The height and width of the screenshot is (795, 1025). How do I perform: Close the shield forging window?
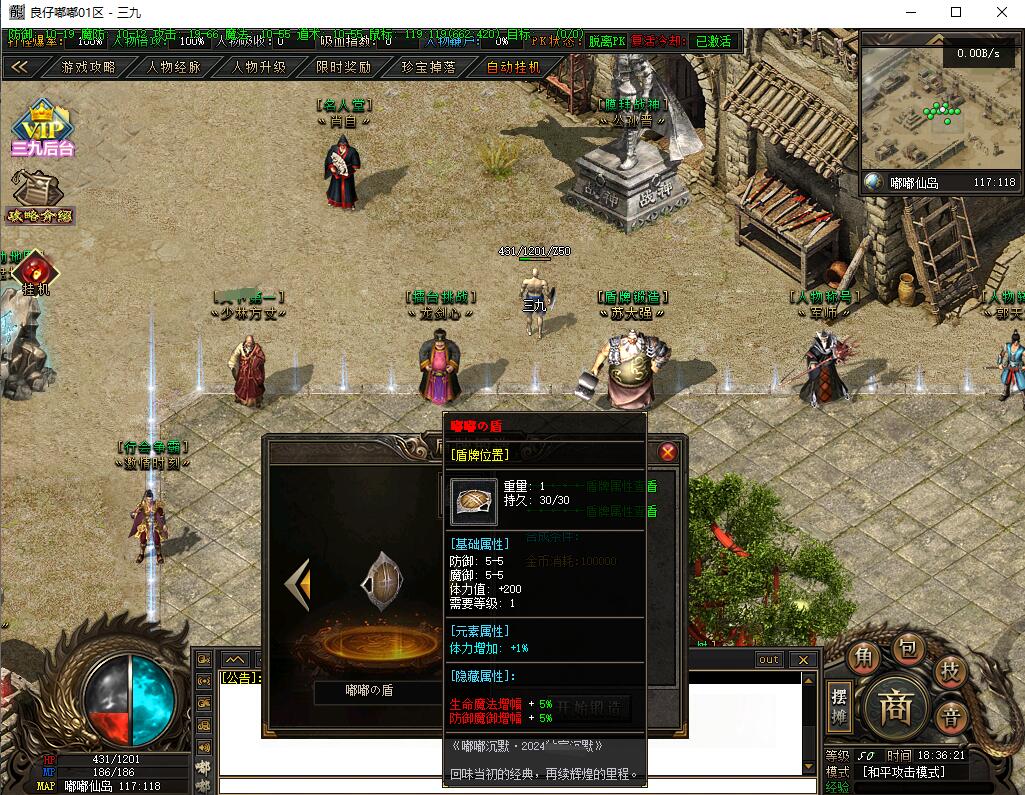click(668, 452)
